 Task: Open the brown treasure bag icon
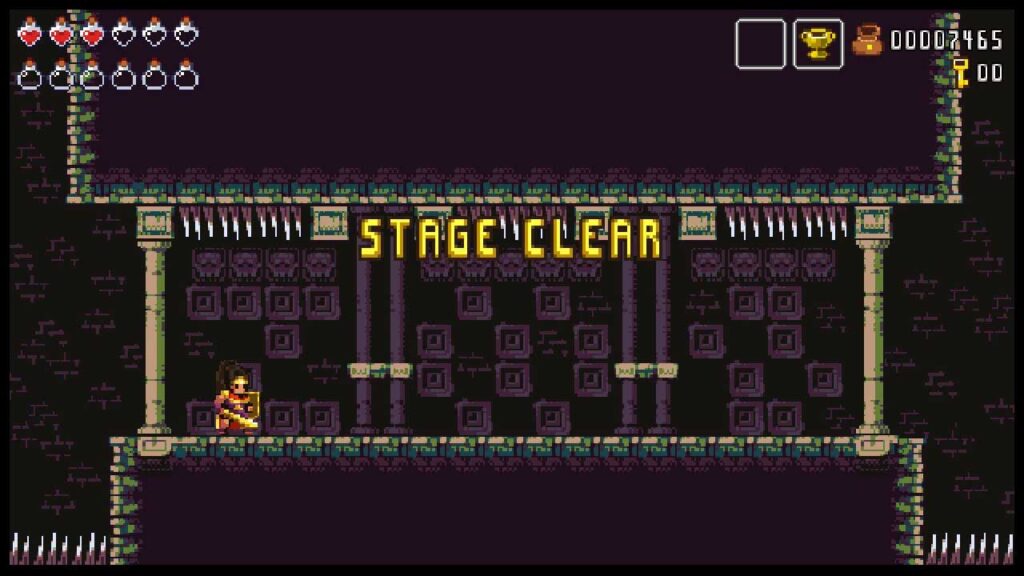pyautogui.click(x=867, y=40)
